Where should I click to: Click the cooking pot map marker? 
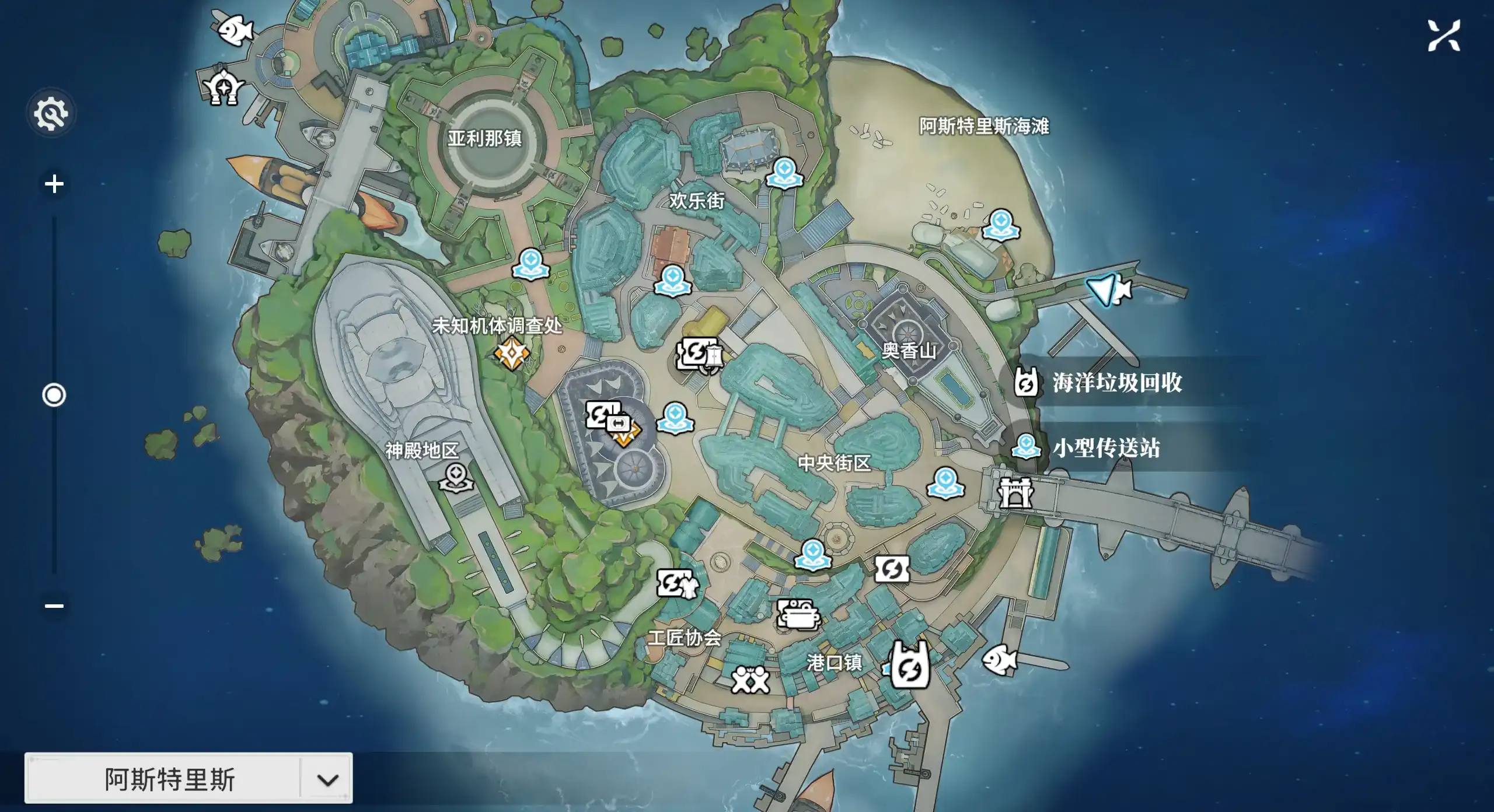pyautogui.click(x=798, y=615)
